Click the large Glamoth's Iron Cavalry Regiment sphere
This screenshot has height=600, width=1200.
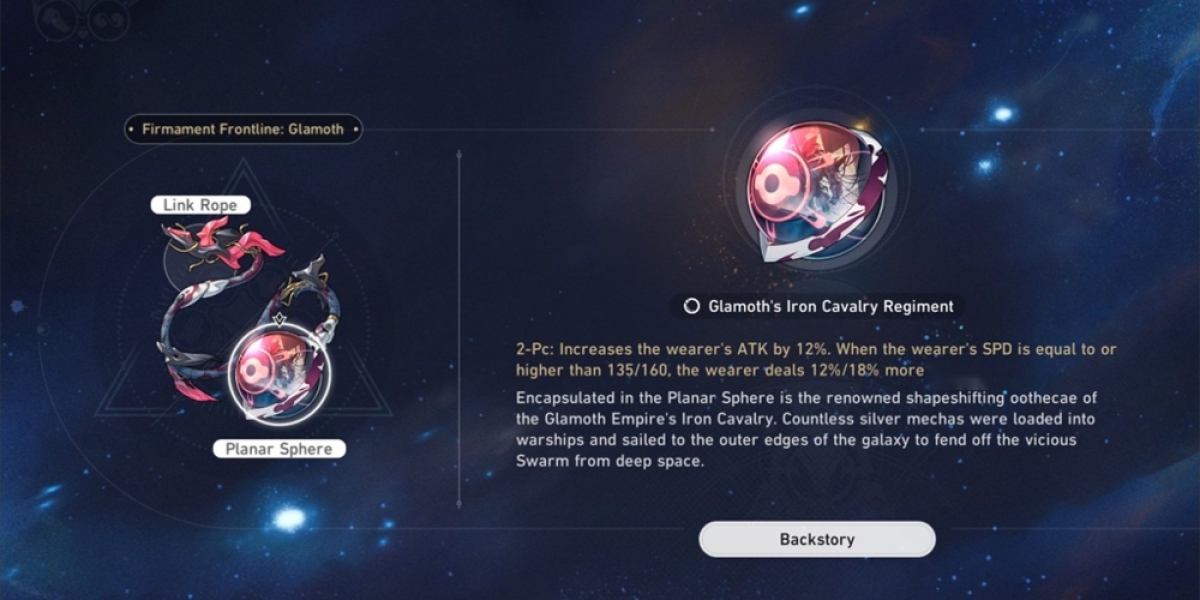click(815, 195)
